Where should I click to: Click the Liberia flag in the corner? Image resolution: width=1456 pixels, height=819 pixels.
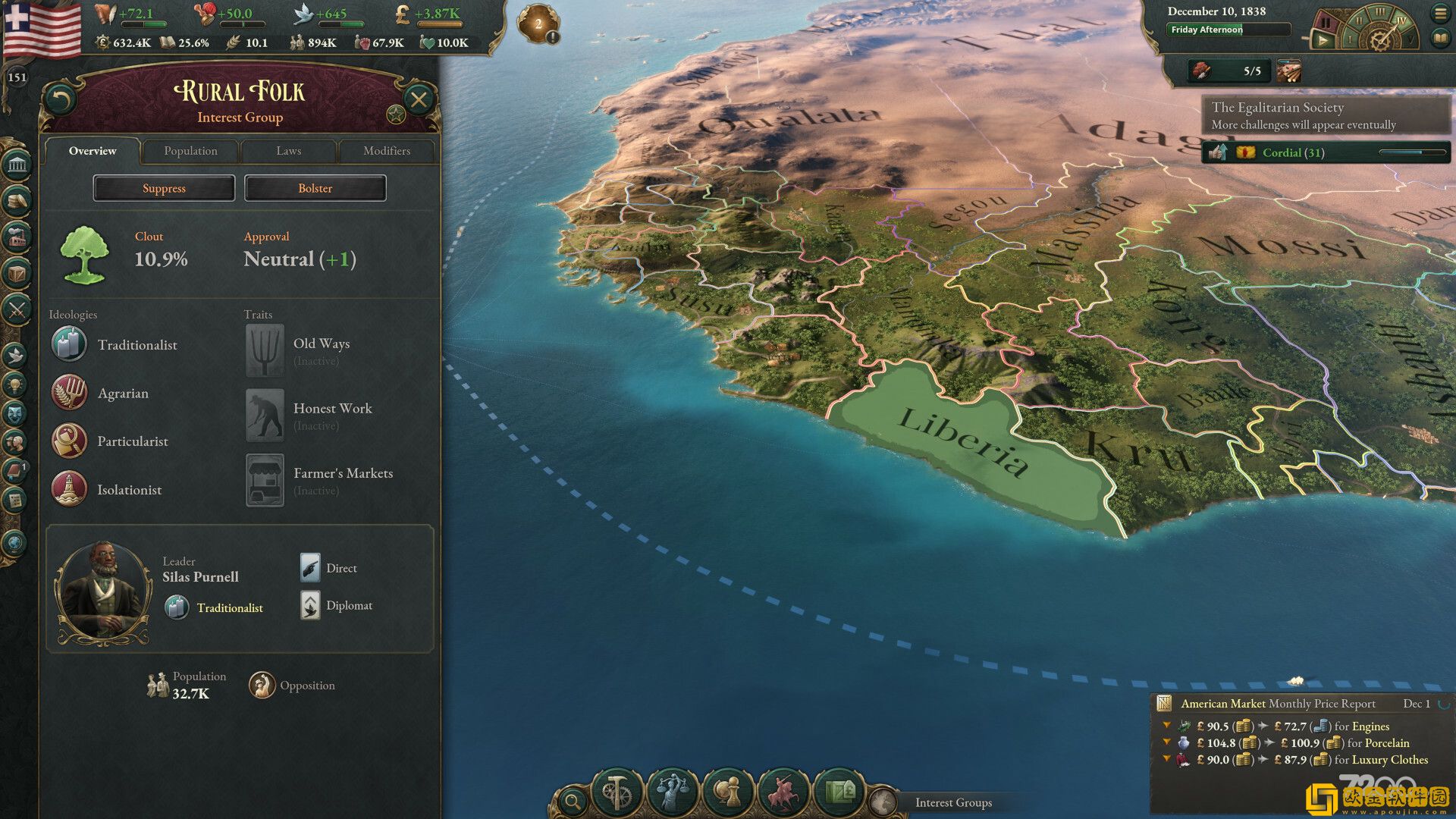click(42, 29)
